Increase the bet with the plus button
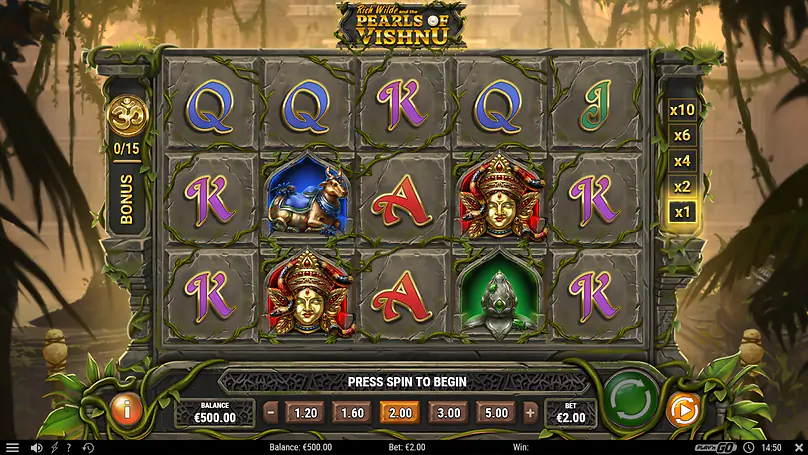Image resolution: width=808 pixels, height=455 pixels. (530, 412)
